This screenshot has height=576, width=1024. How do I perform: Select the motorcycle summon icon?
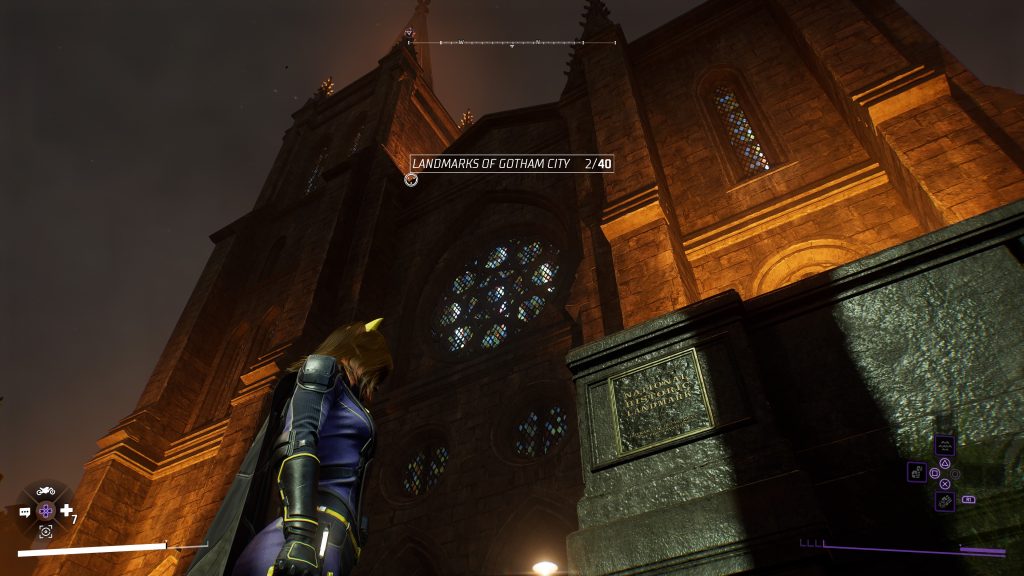pos(45,491)
